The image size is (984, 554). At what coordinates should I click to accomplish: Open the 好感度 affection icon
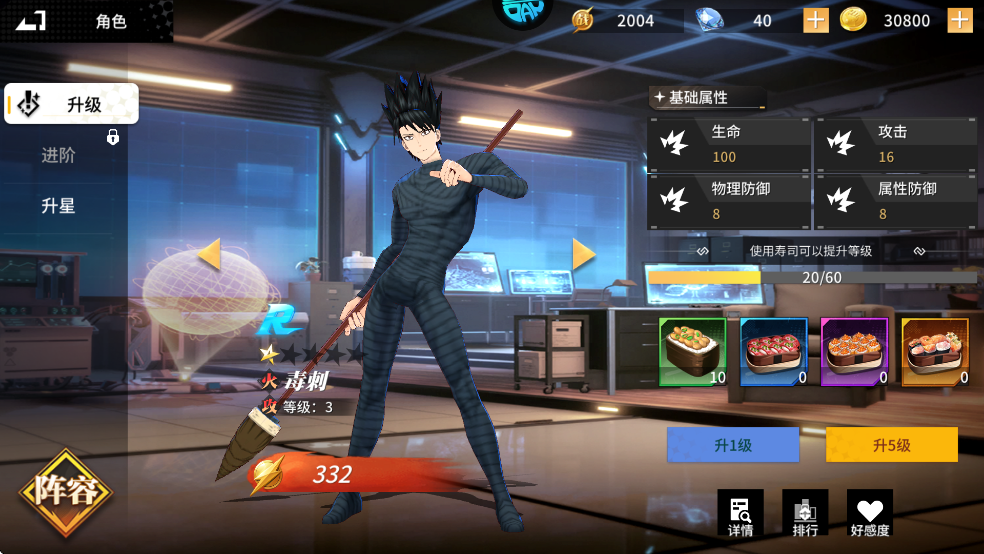point(870,513)
